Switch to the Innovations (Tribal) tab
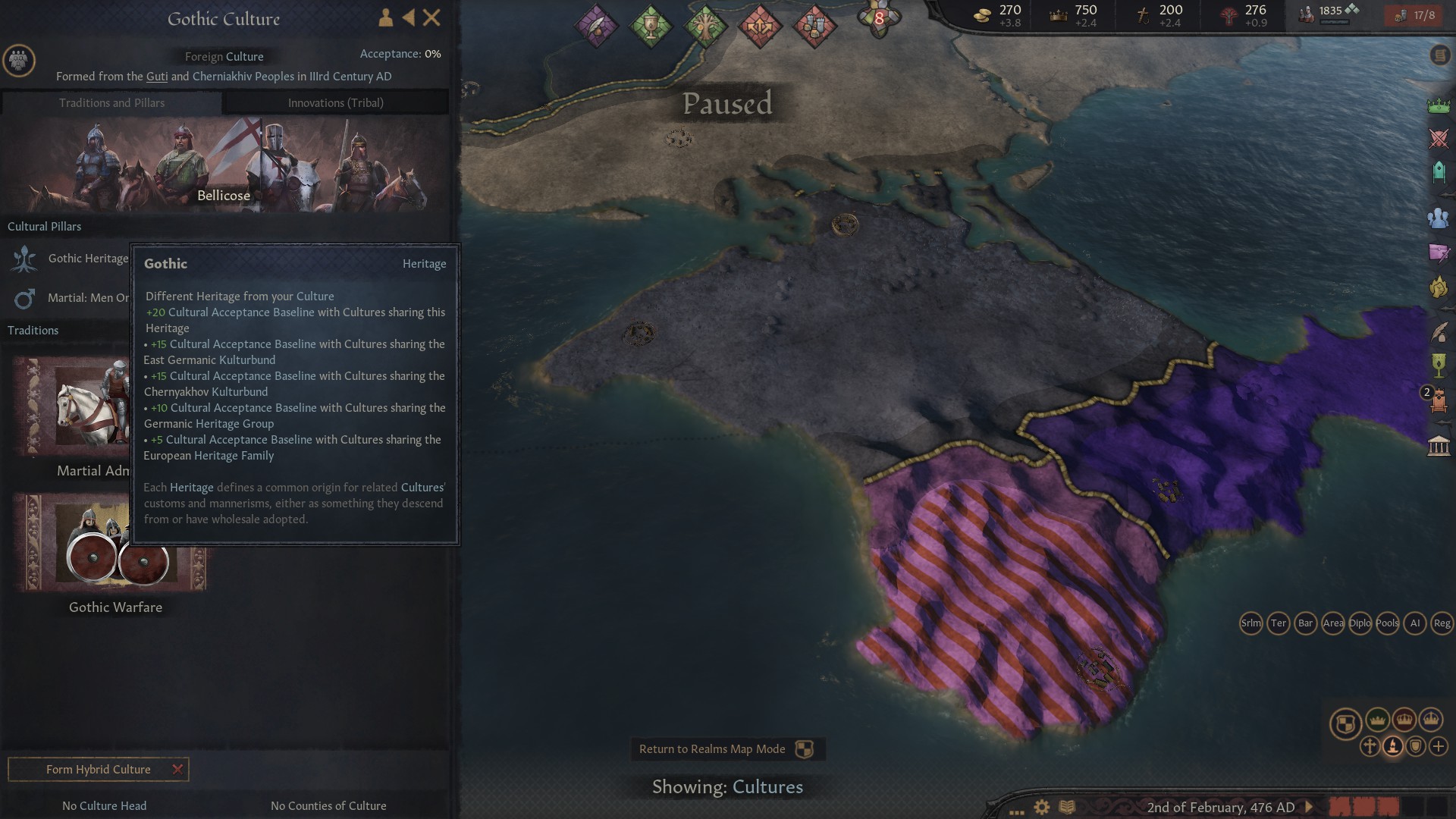Viewport: 1456px width, 819px height. [x=336, y=102]
